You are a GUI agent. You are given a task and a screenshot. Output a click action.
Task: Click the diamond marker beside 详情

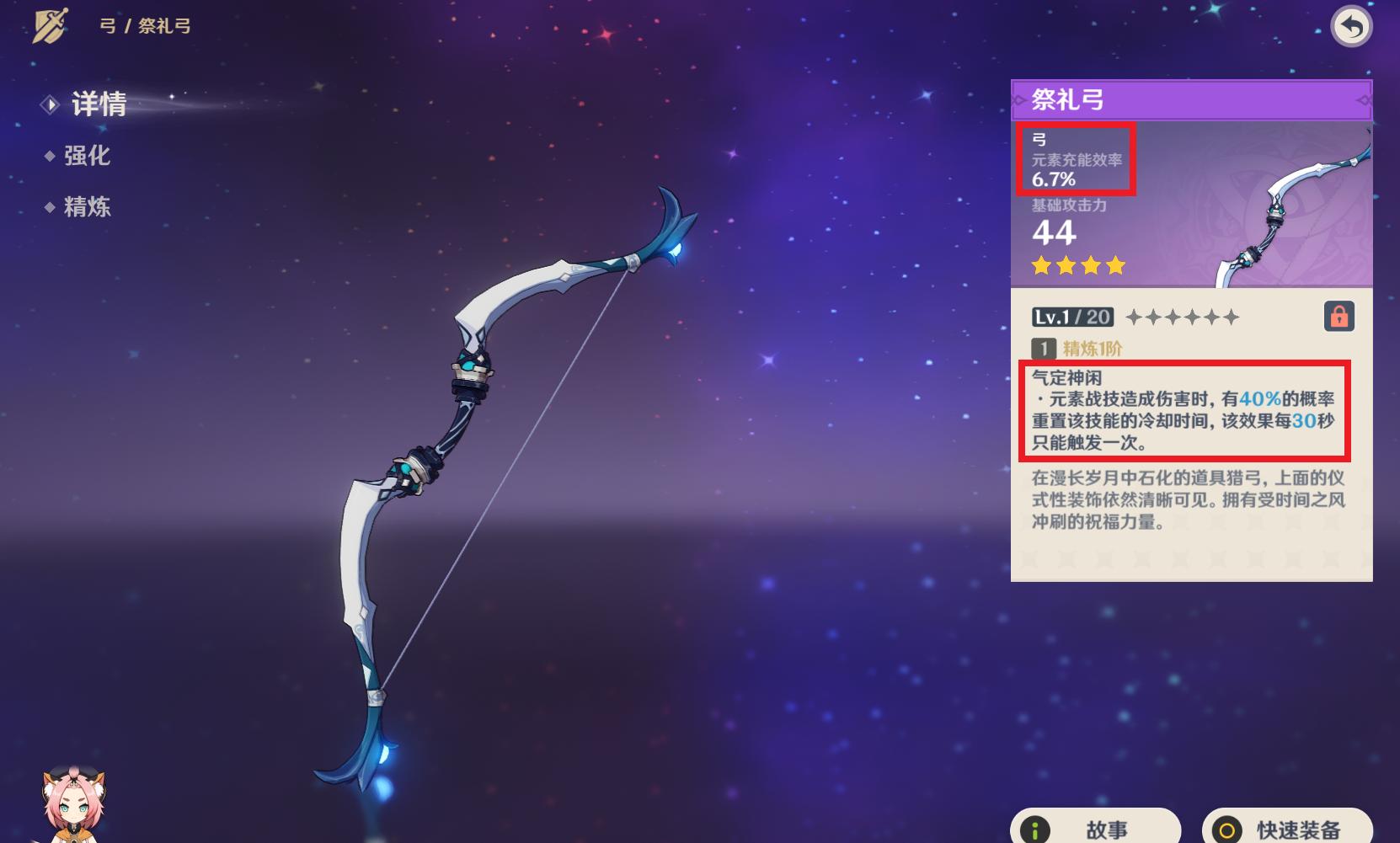(x=49, y=104)
